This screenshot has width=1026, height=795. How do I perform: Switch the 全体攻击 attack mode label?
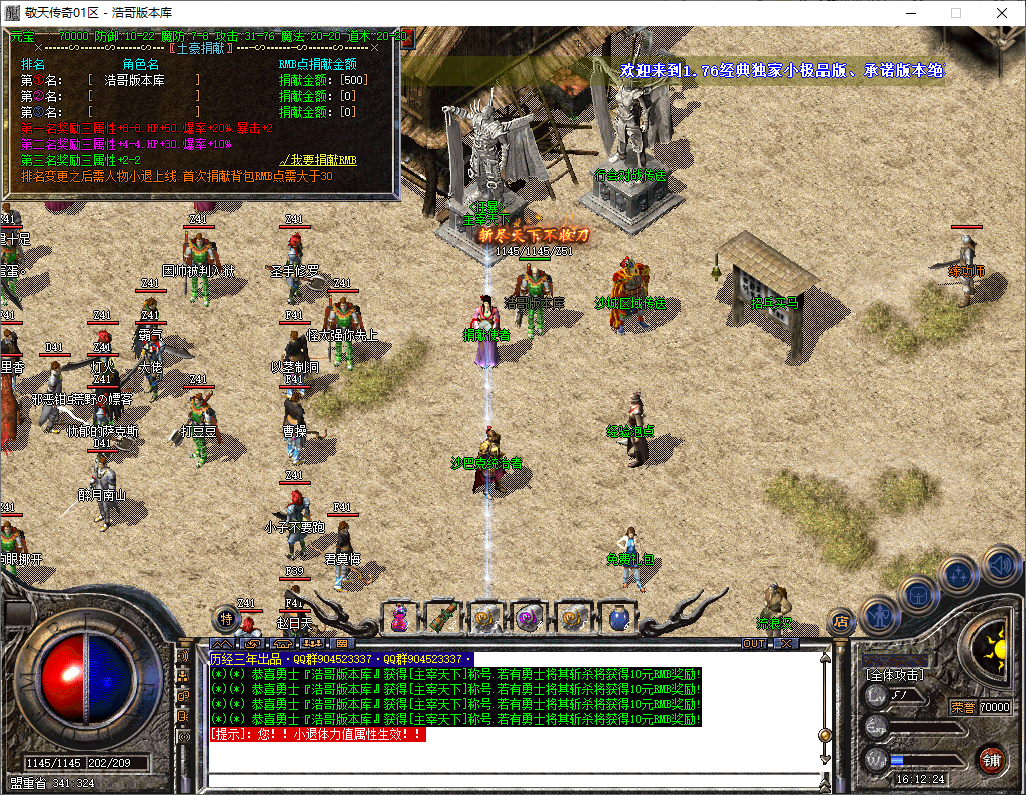[x=896, y=675]
